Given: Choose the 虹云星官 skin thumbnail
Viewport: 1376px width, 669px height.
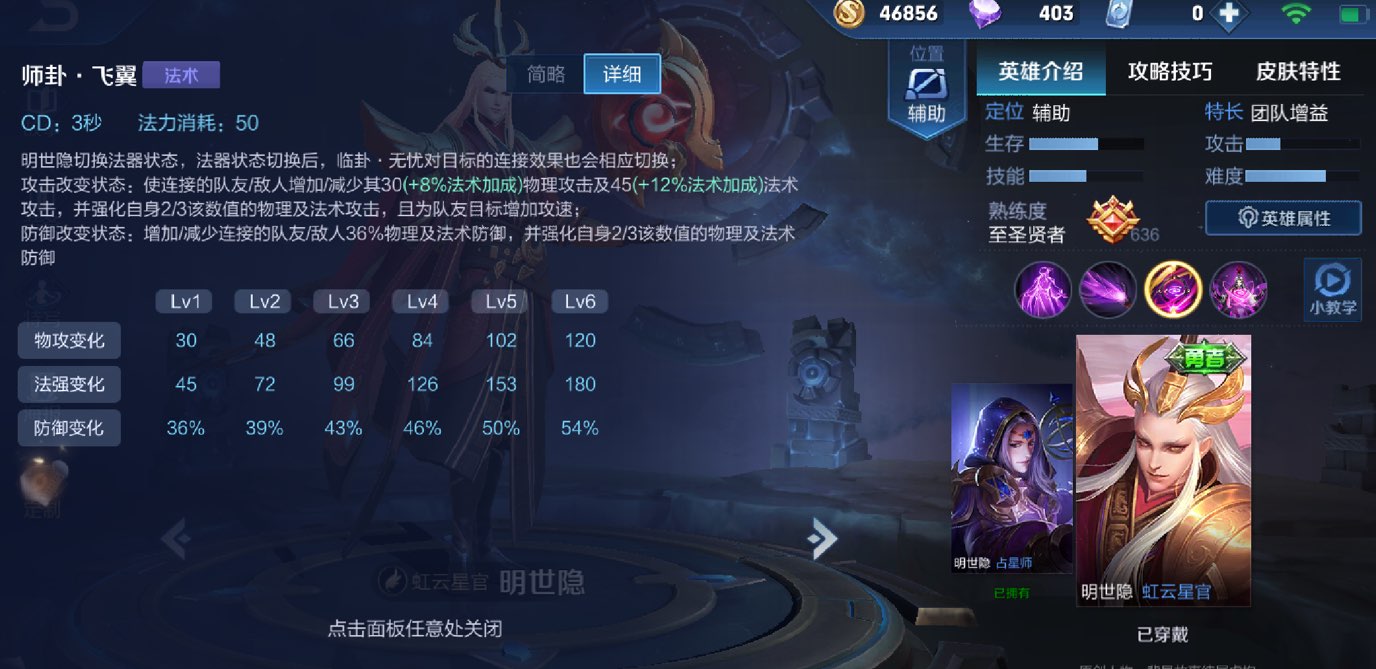Looking at the screenshot, I should pyautogui.click(x=1163, y=470).
